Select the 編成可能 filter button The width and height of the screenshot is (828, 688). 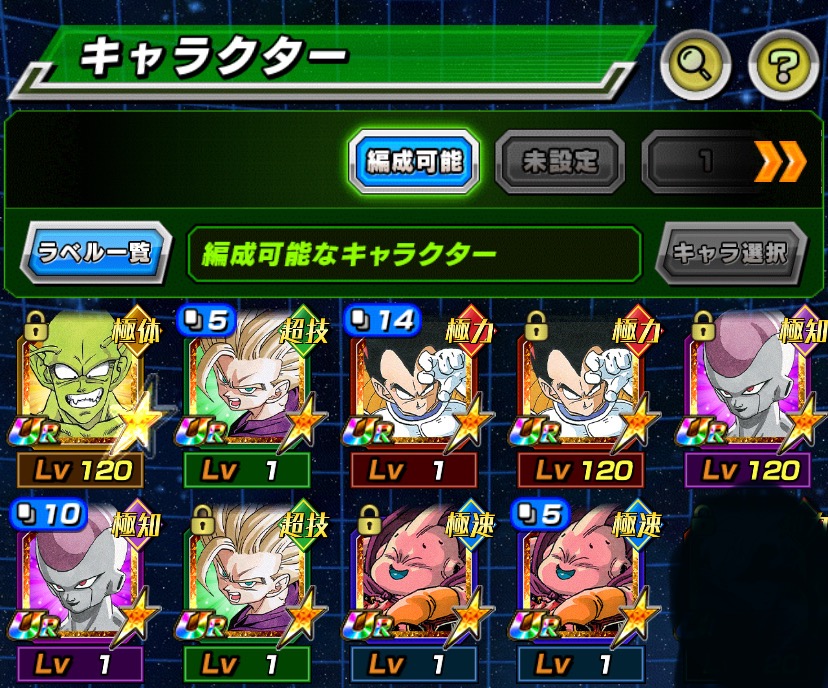pos(413,159)
